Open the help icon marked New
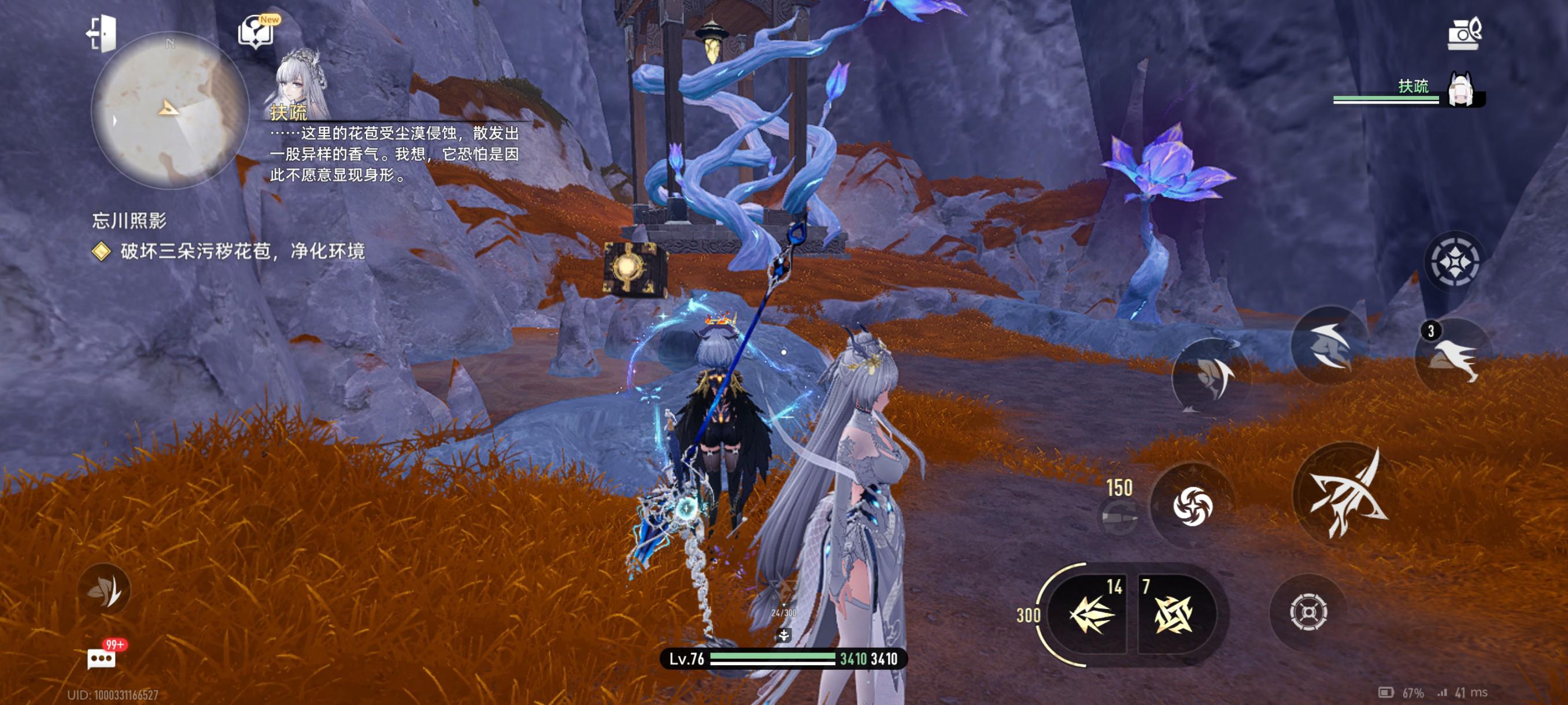 coord(257,31)
